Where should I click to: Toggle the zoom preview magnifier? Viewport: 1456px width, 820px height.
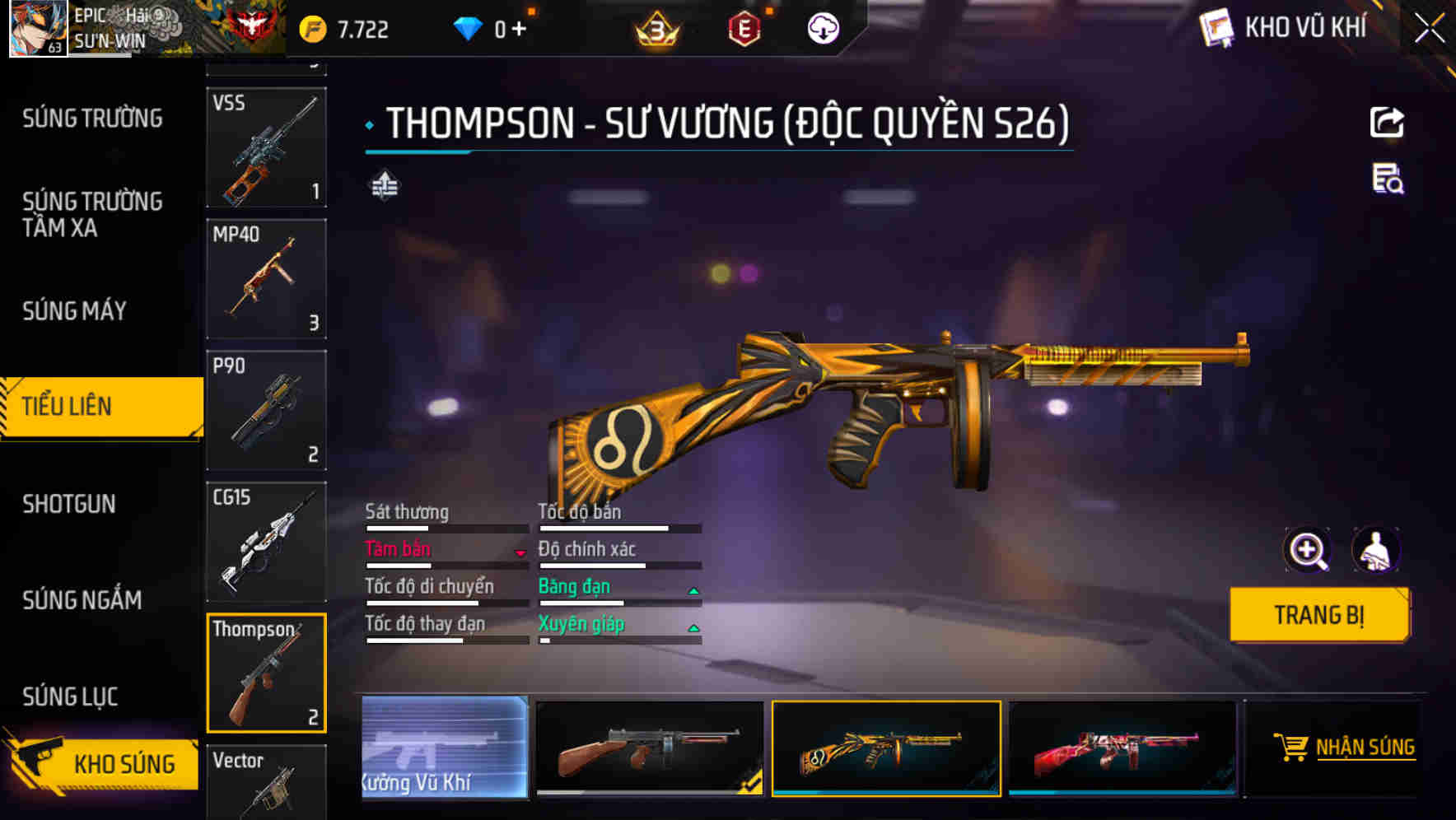(1307, 550)
